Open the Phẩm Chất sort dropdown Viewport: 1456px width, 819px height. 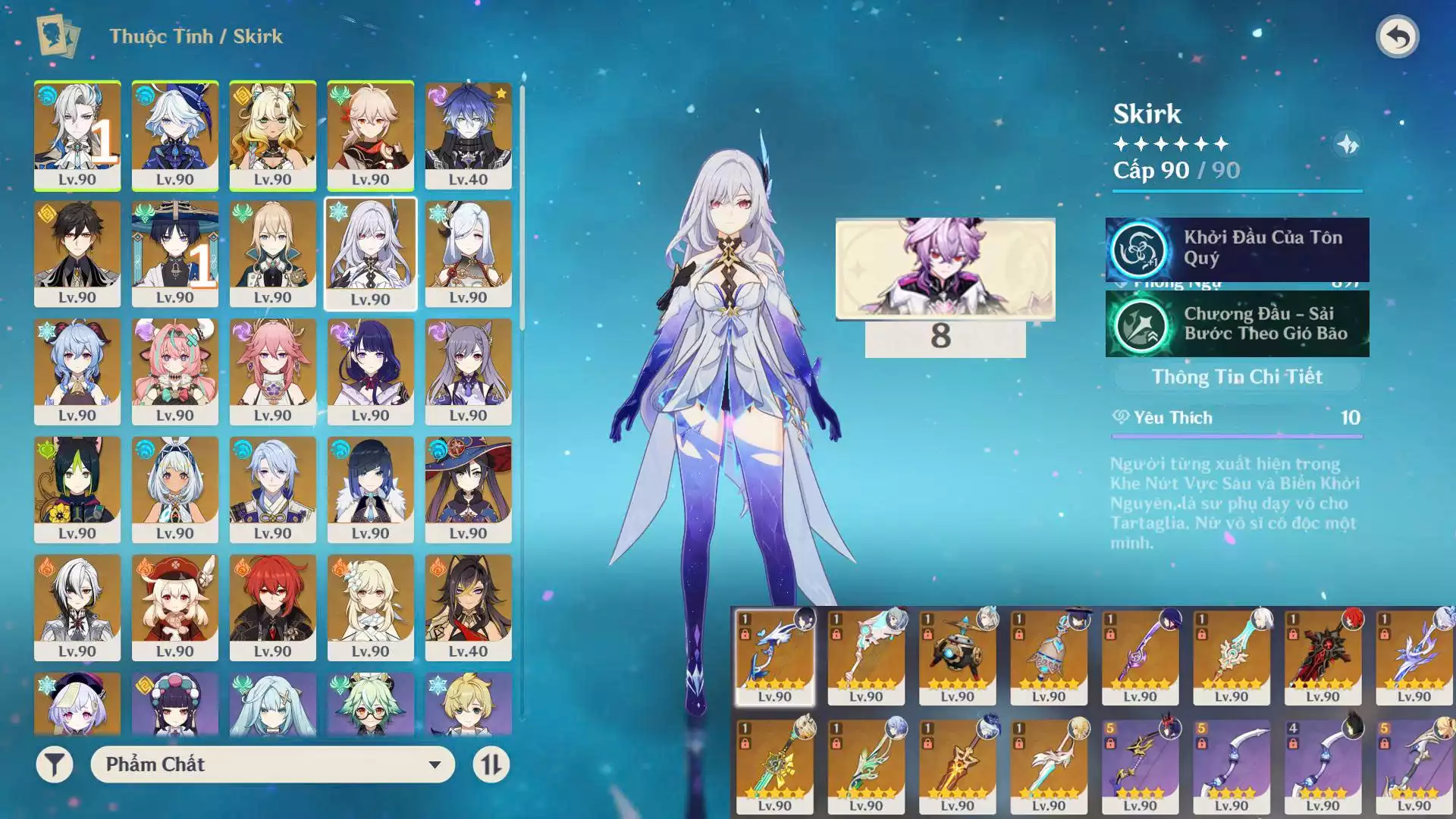pyautogui.click(x=272, y=764)
